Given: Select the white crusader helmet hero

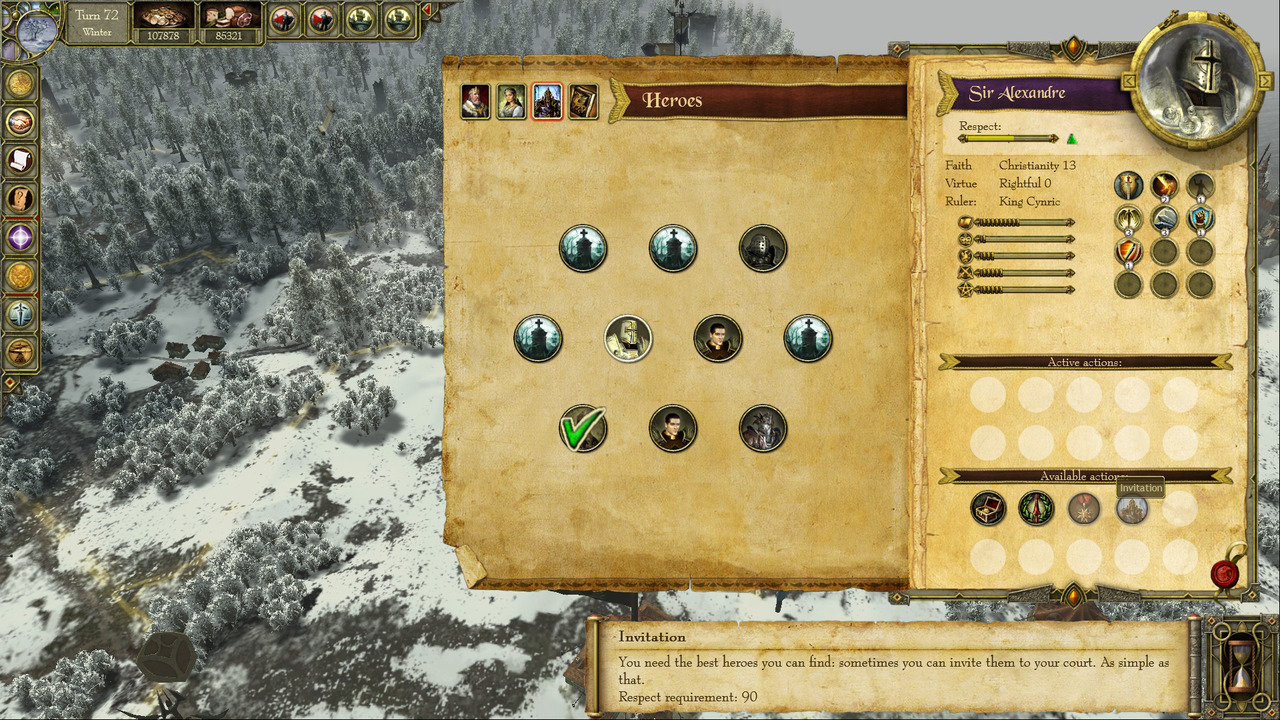Looking at the screenshot, I should pyautogui.click(x=628, y=339).
